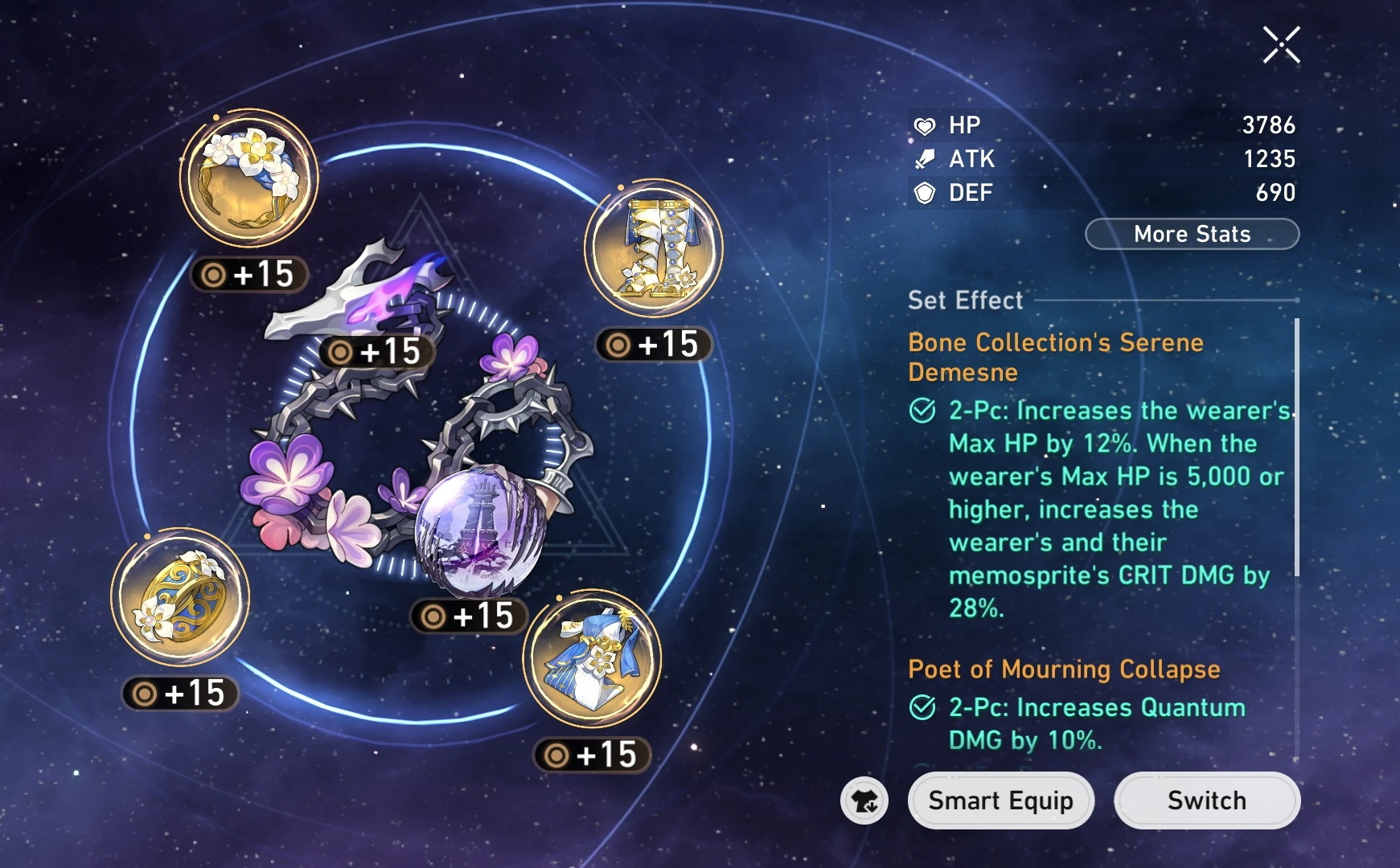Toggle the Poet of Mourning 2-Pc checkmark
This screenshot has width=1400, height=868.
[923, 708]
